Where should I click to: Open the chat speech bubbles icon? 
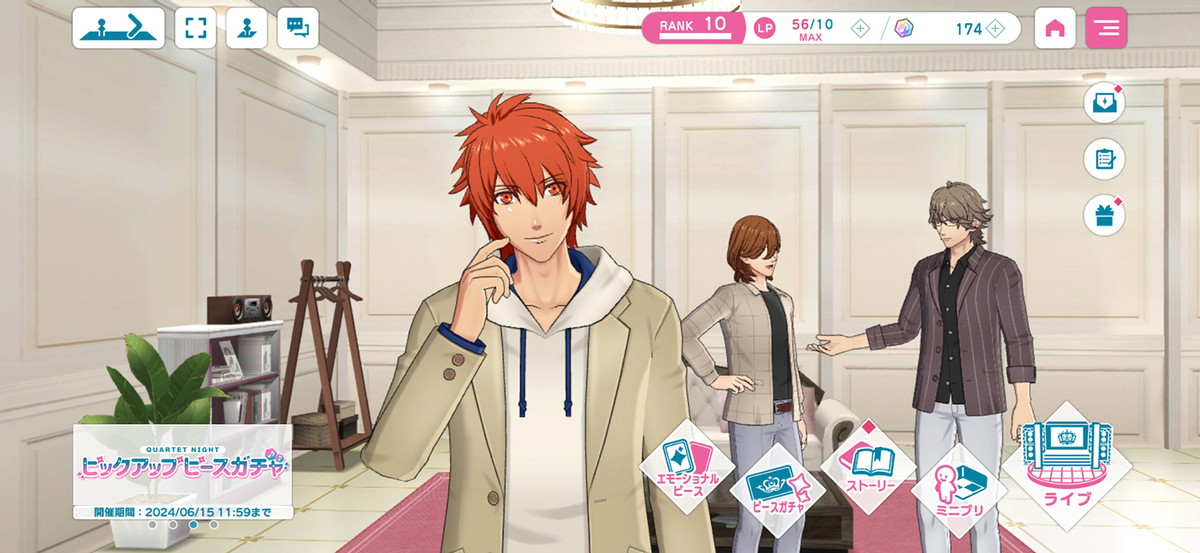point(297,28)
